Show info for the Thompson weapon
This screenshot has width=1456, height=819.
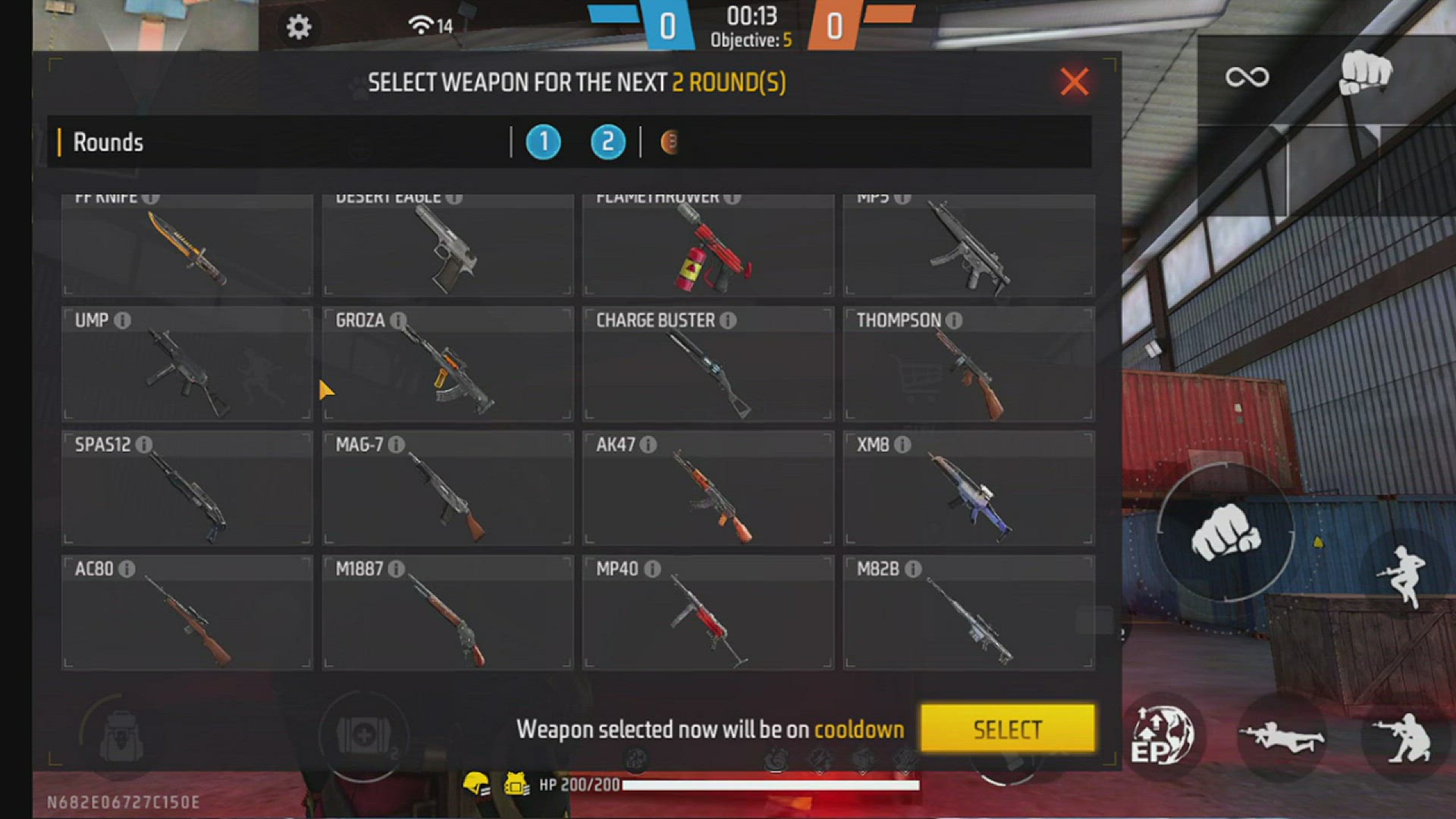pyautogui.click(x=954, y=321)
